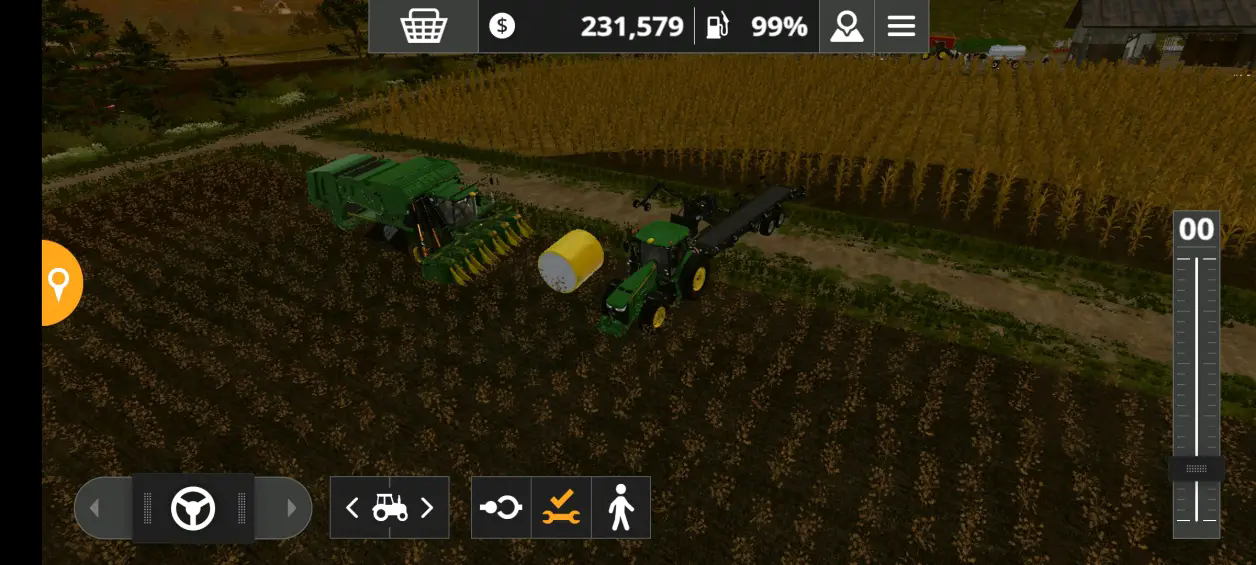This screenshot has height=565, width=1256.
Task: Switch to the next vehicle
Action: tap(427, 508)
